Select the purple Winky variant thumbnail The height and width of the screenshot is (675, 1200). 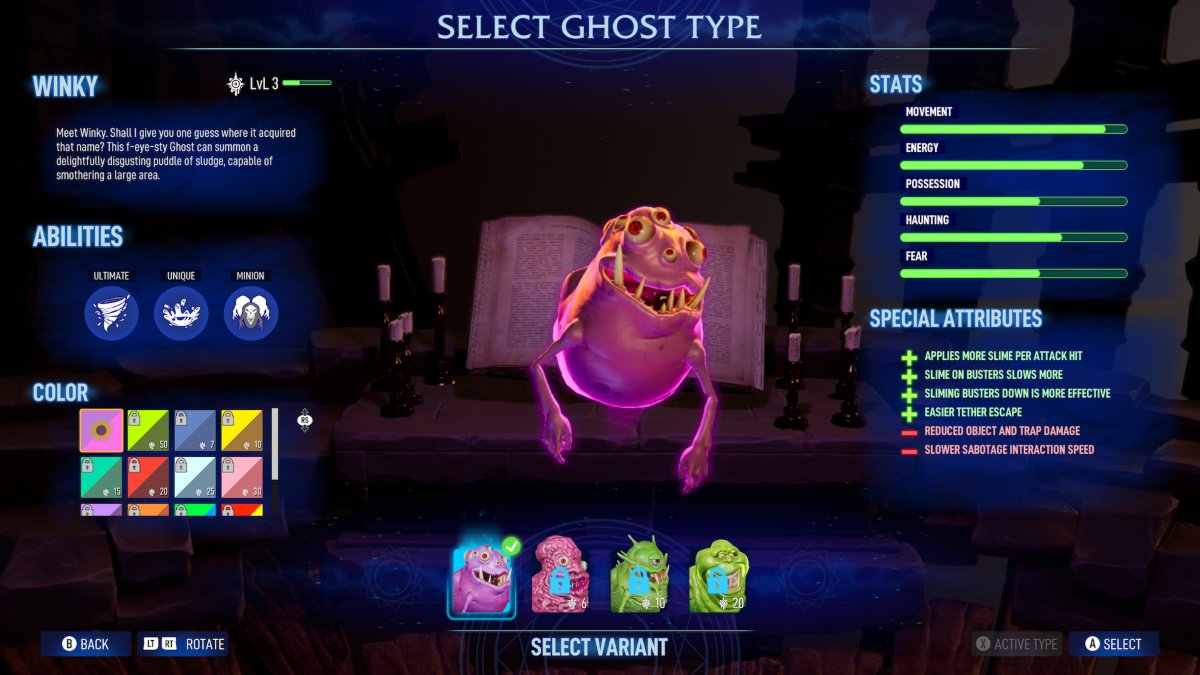[481, 578]
